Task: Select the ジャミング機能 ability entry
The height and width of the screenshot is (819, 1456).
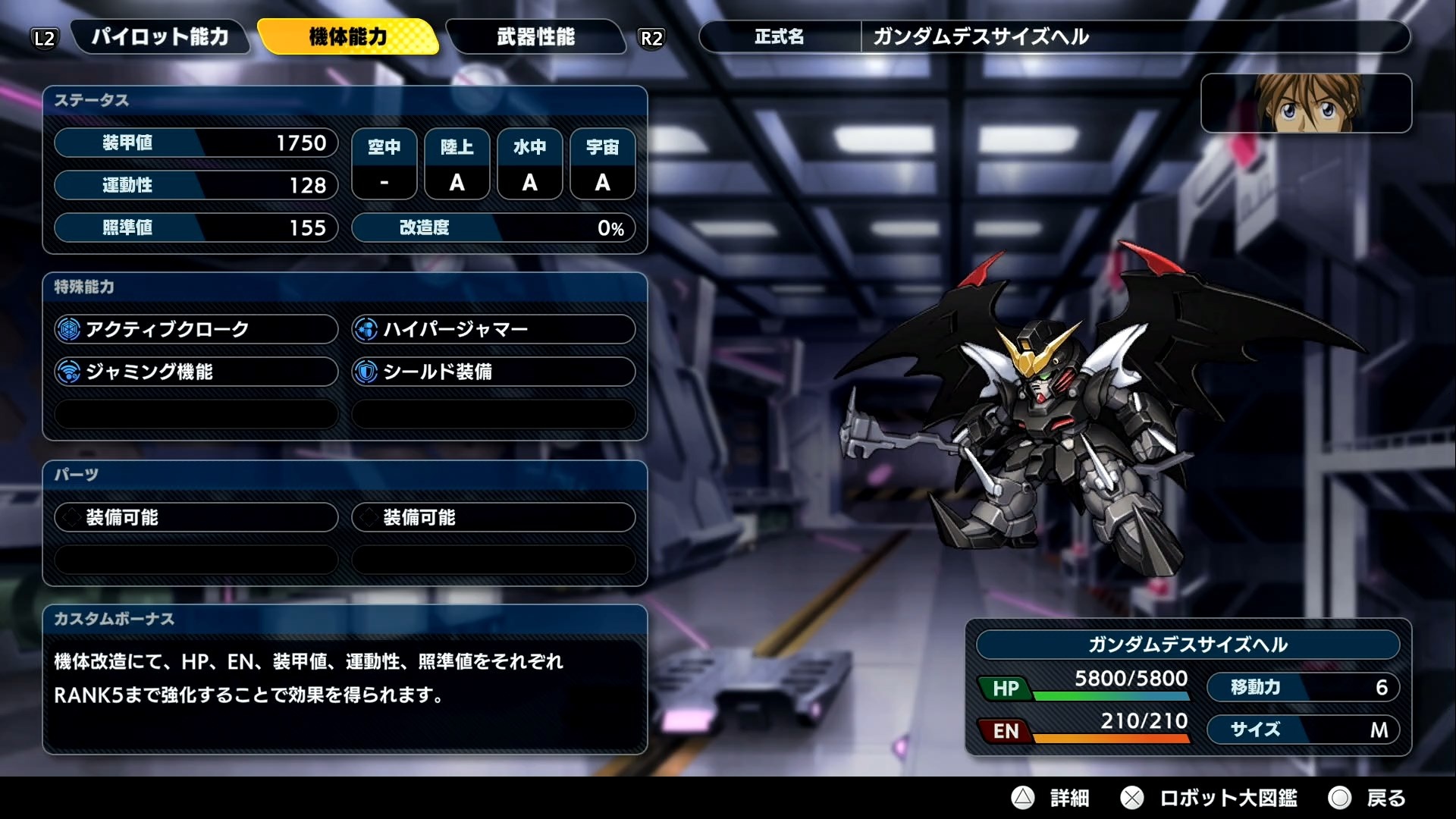Action: pyautogui.click(x=196, y=372)
